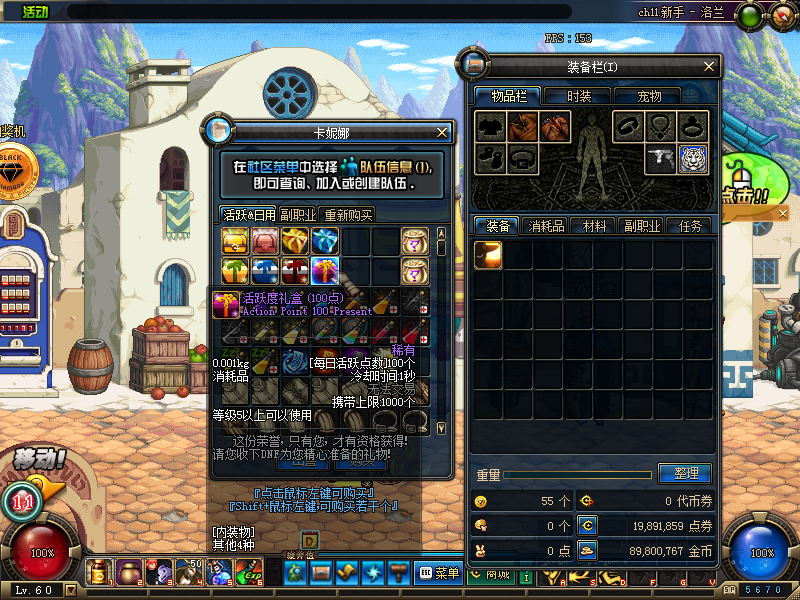Switch to the 材料 category tab
This screenshot has height=600, width=800.
click(595, 226)
